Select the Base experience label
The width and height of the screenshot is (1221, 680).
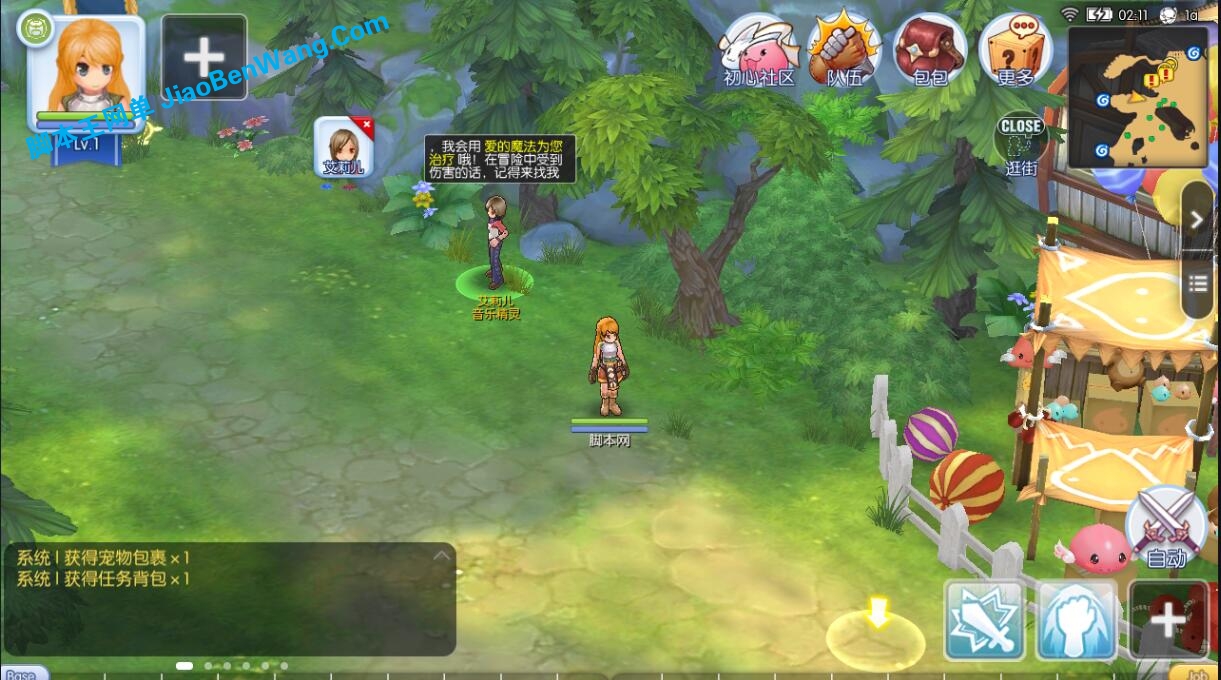22,673
